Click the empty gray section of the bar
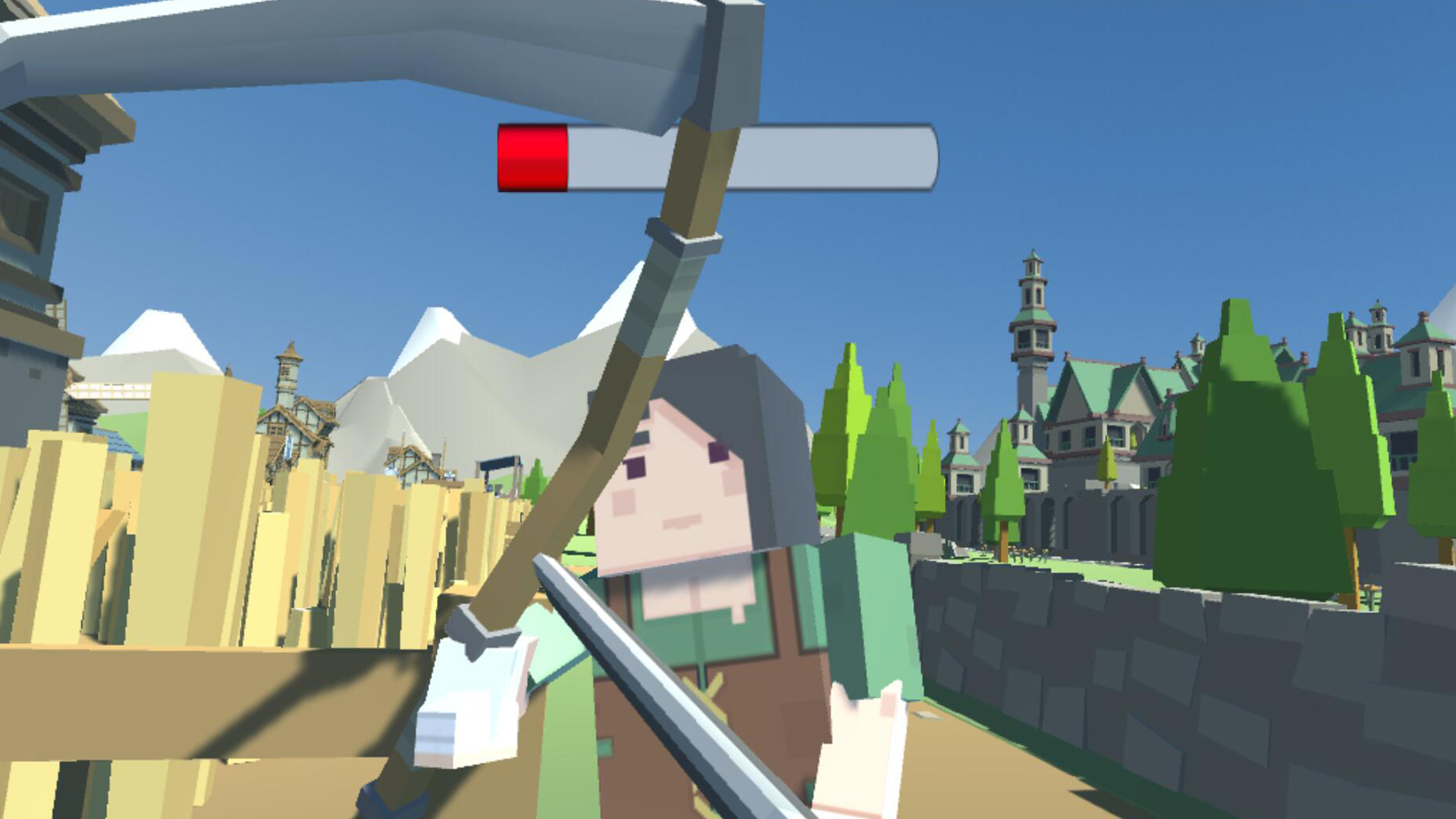 coord(758,157)
